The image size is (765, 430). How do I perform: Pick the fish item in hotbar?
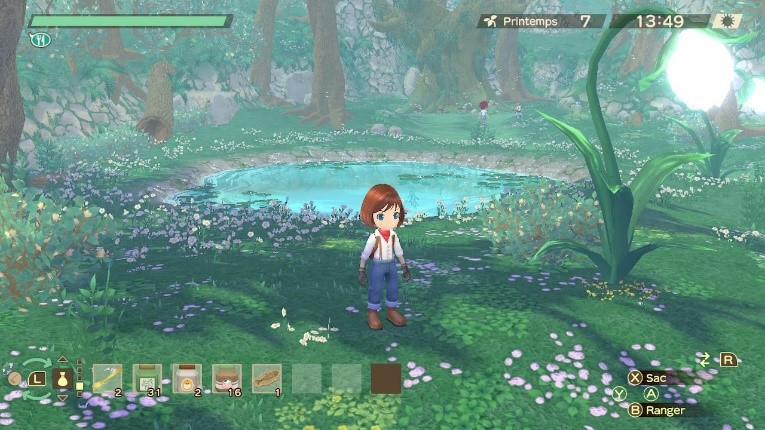point(266,378)
